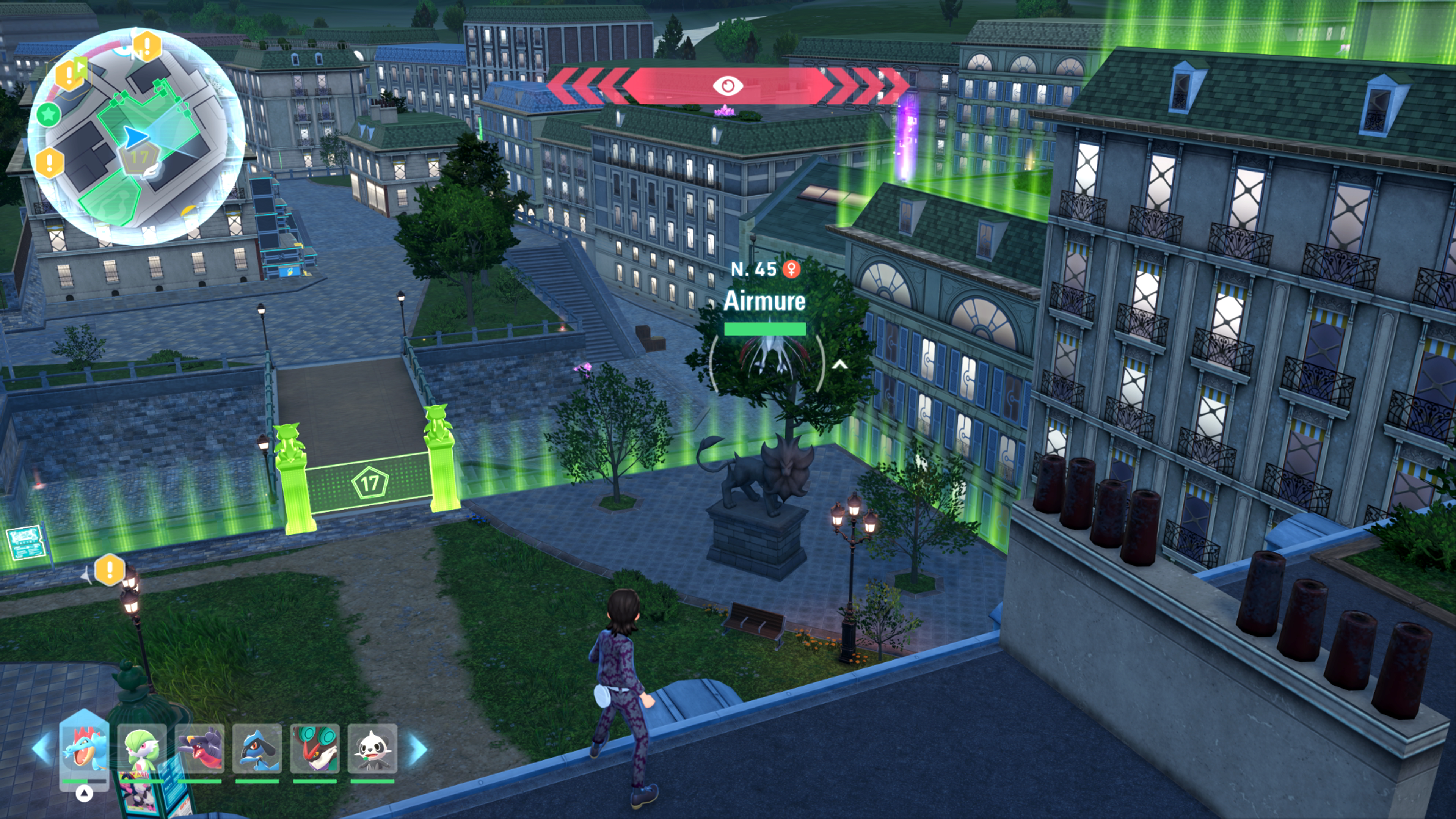This screenshot has width=1456, height=819.
Task: Target the Airmure name label
Action: [764, 301]
